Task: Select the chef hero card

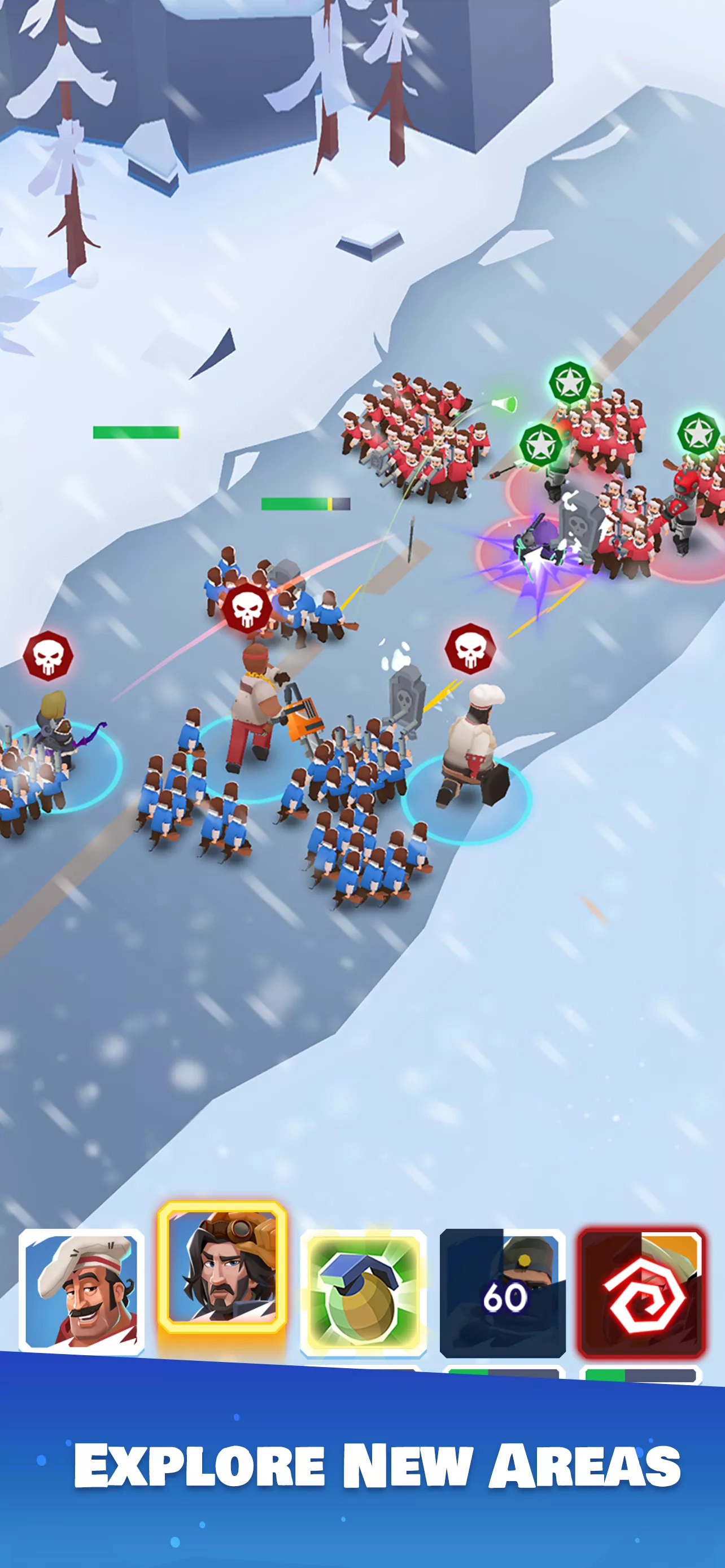Action: tap(81, 1291)
